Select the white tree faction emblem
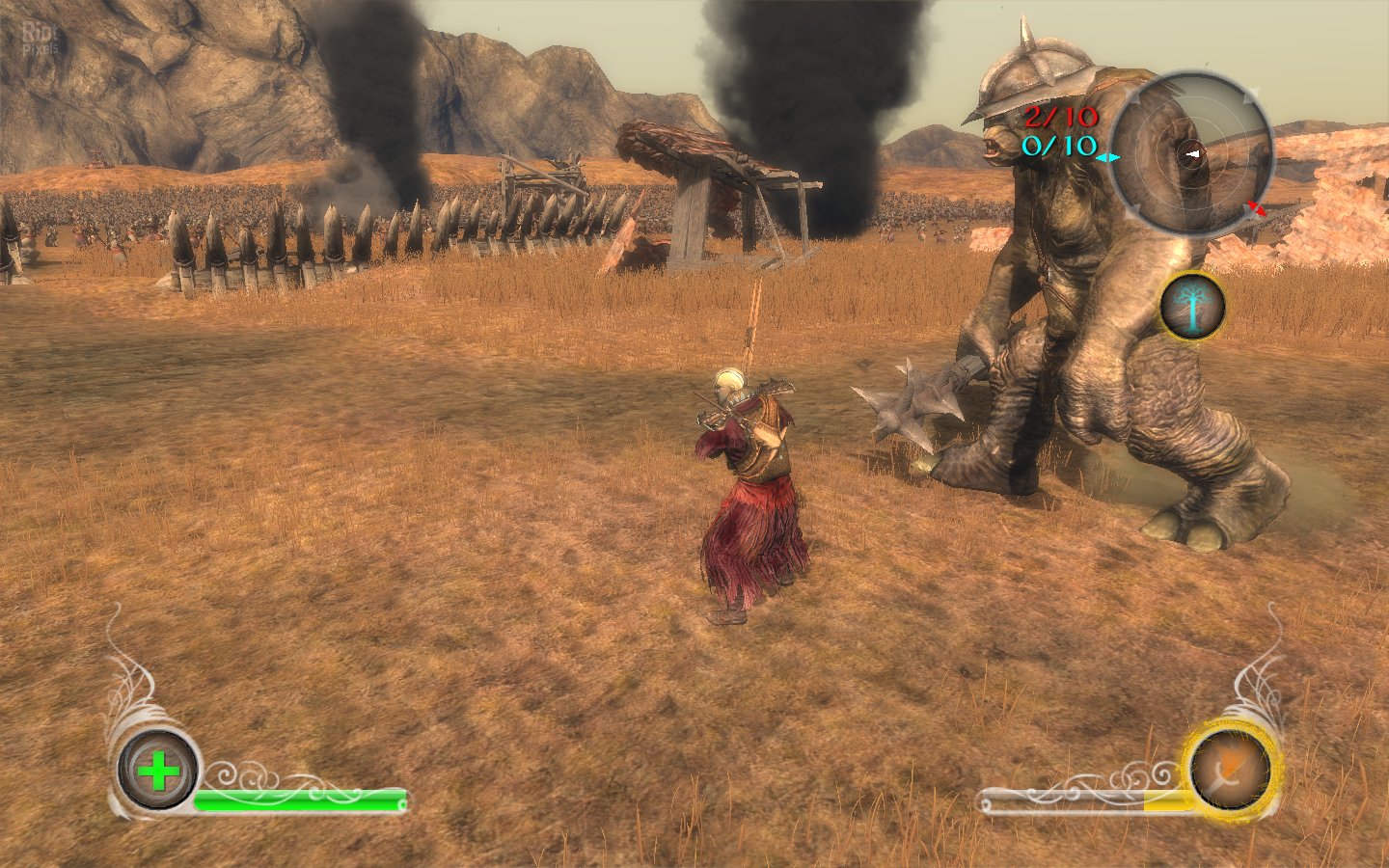 pyautogui.click(x=1192, y=307)
